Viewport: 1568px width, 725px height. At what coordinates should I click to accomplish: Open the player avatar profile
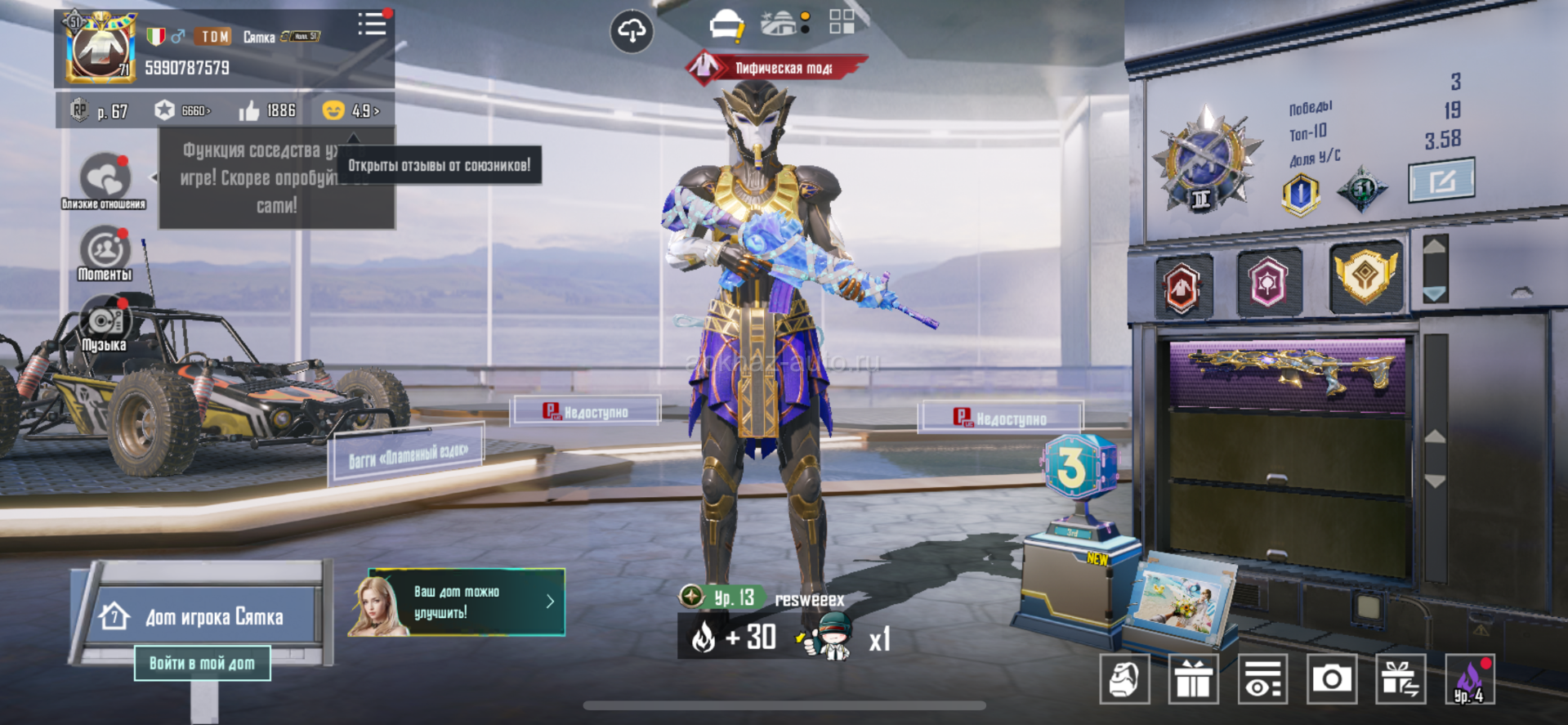pyautogui.click(x=100, y=47)
